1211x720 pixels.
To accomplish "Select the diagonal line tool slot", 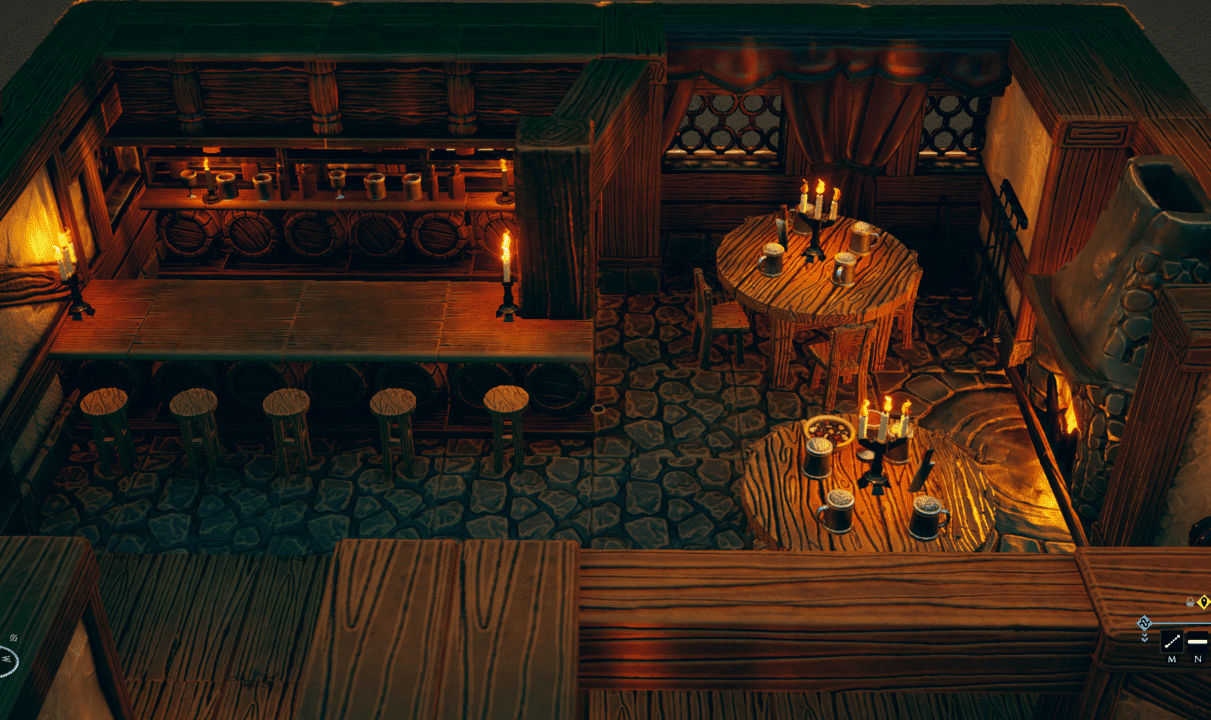I will pyautogui.click(x=1171, y=641).
